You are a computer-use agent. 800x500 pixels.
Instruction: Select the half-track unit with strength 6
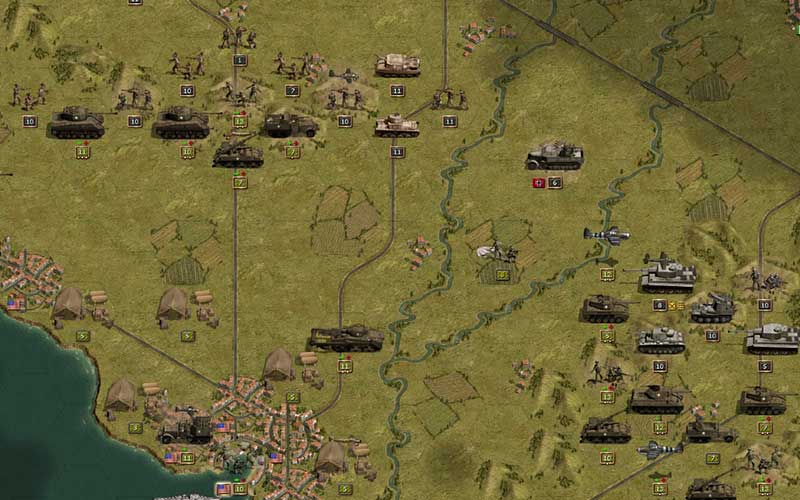tap(555, 156)
